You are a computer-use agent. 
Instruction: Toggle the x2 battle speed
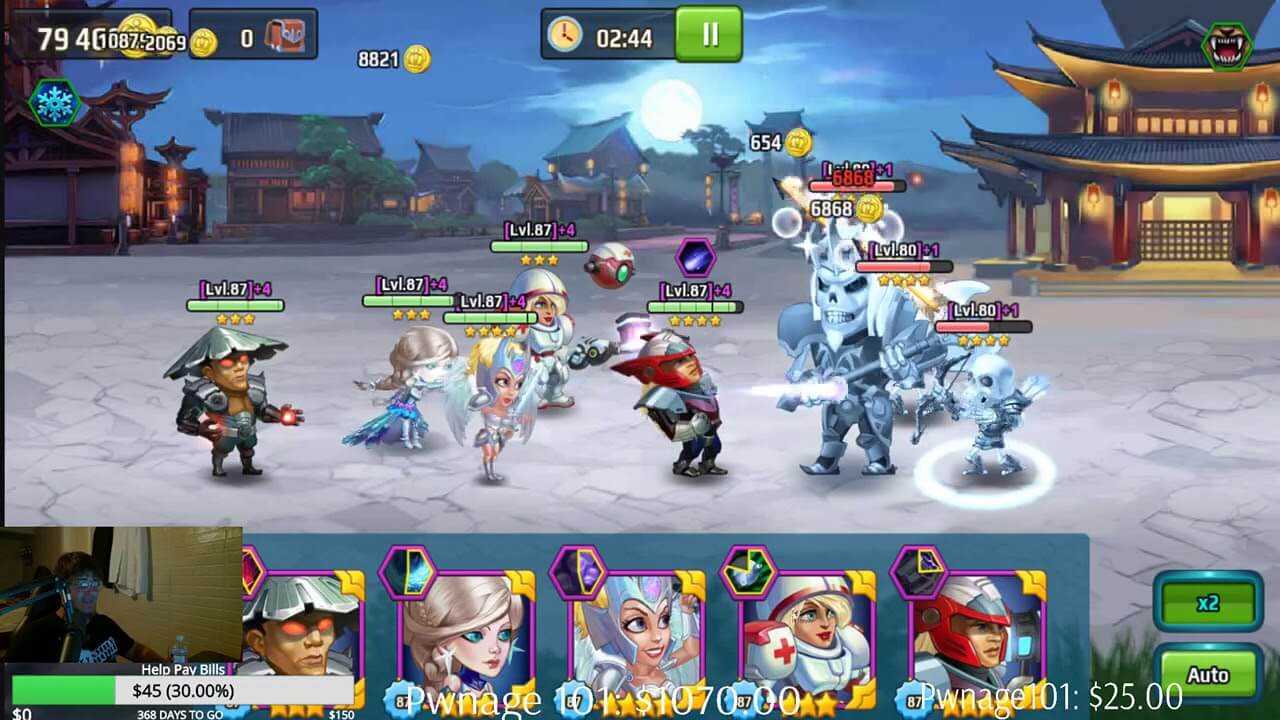pyautogui.click(x=1207, y=603)
